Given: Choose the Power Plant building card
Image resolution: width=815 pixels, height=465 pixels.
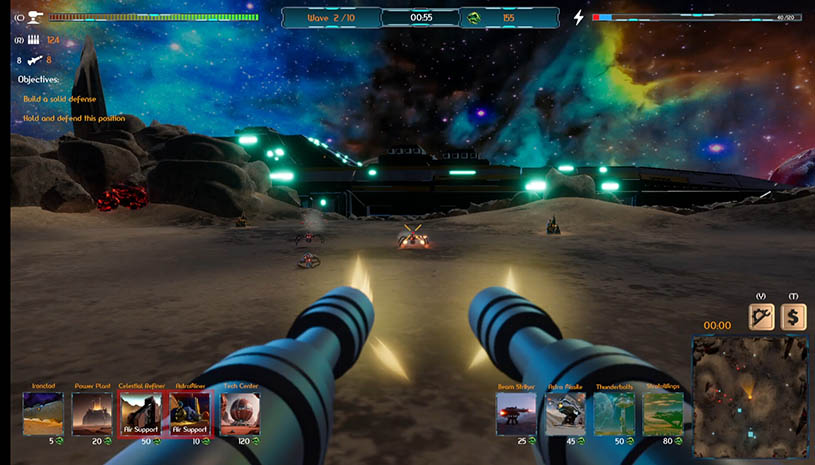Looking at the screenshot, I should pyautogui.click(x=92, y=413).
